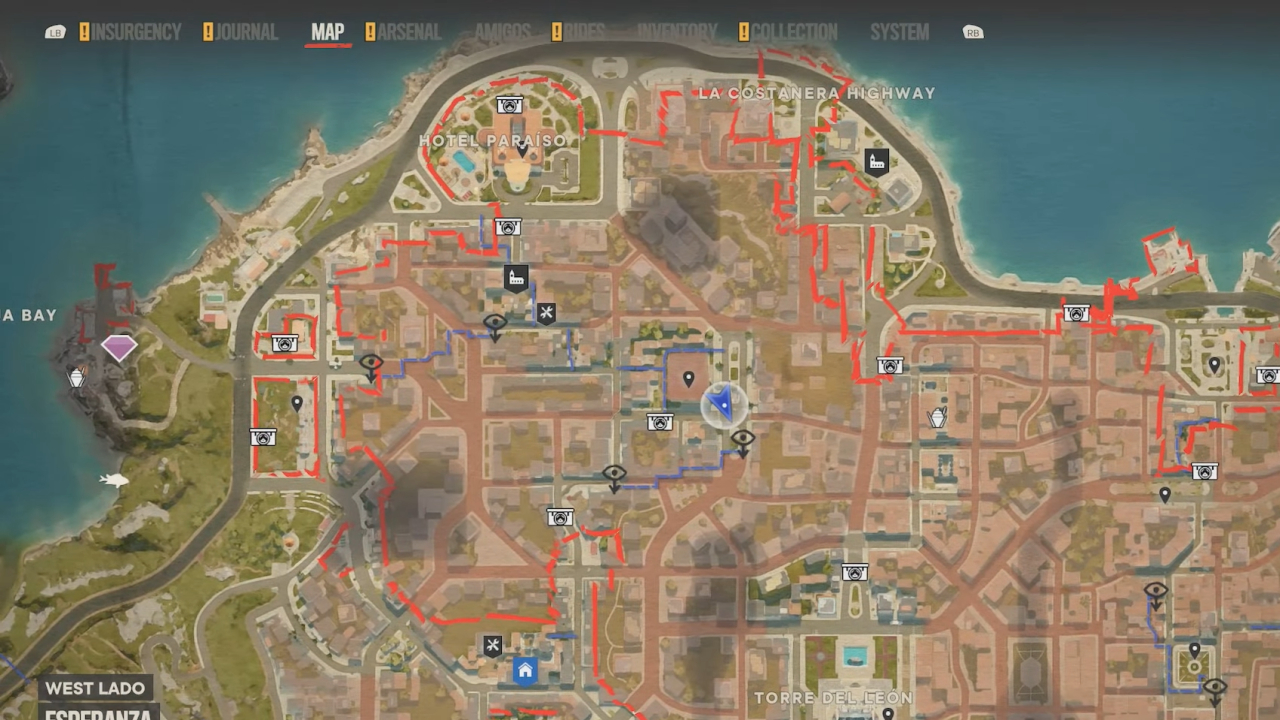Click the church landmark icon west of the player
Image resolution: width=1280 pixels, height=720 pixels.
[x=515, y=276]
